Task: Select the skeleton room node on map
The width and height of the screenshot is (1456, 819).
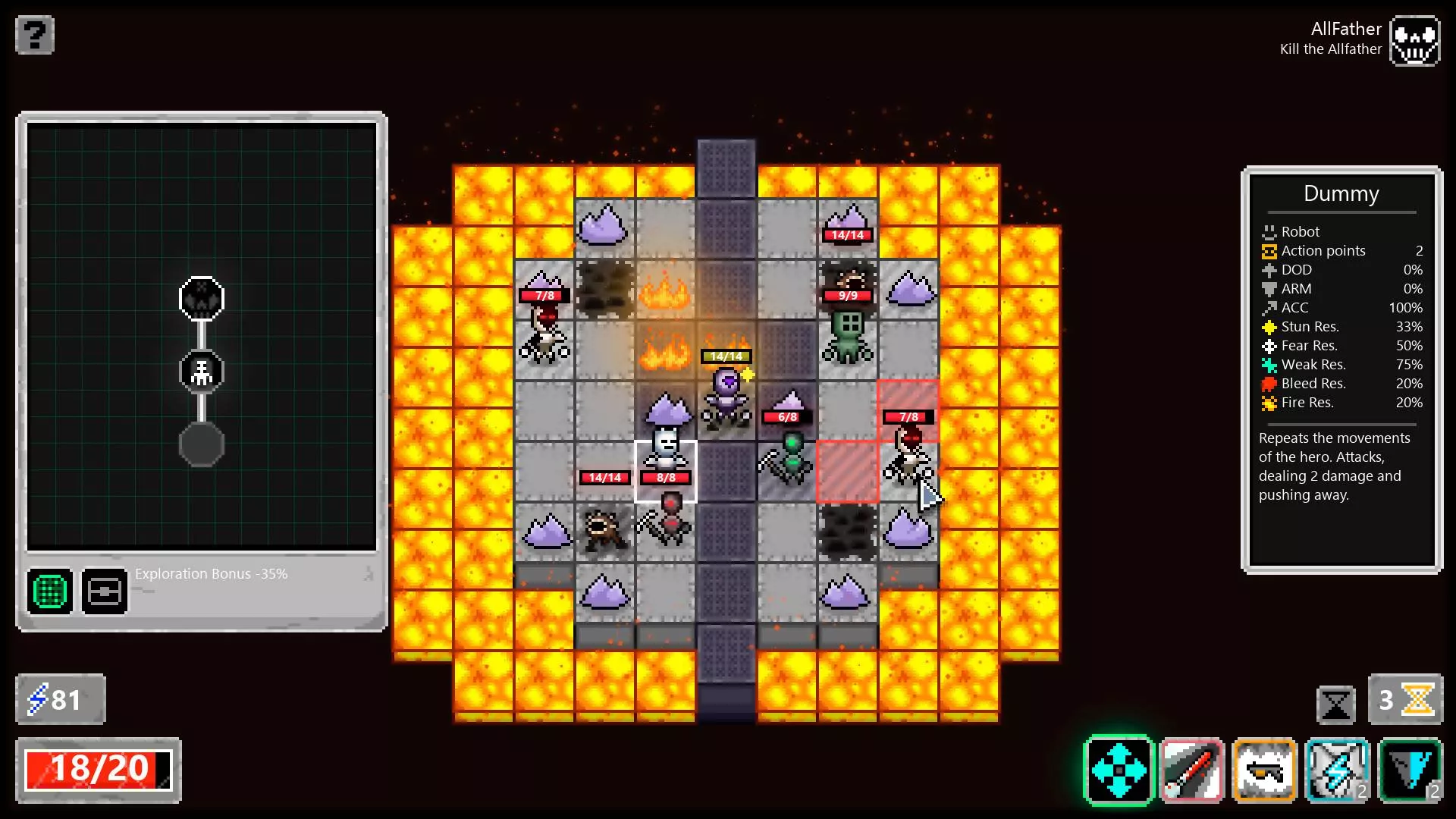Action: pyautogui.click(x=202, y=372)
